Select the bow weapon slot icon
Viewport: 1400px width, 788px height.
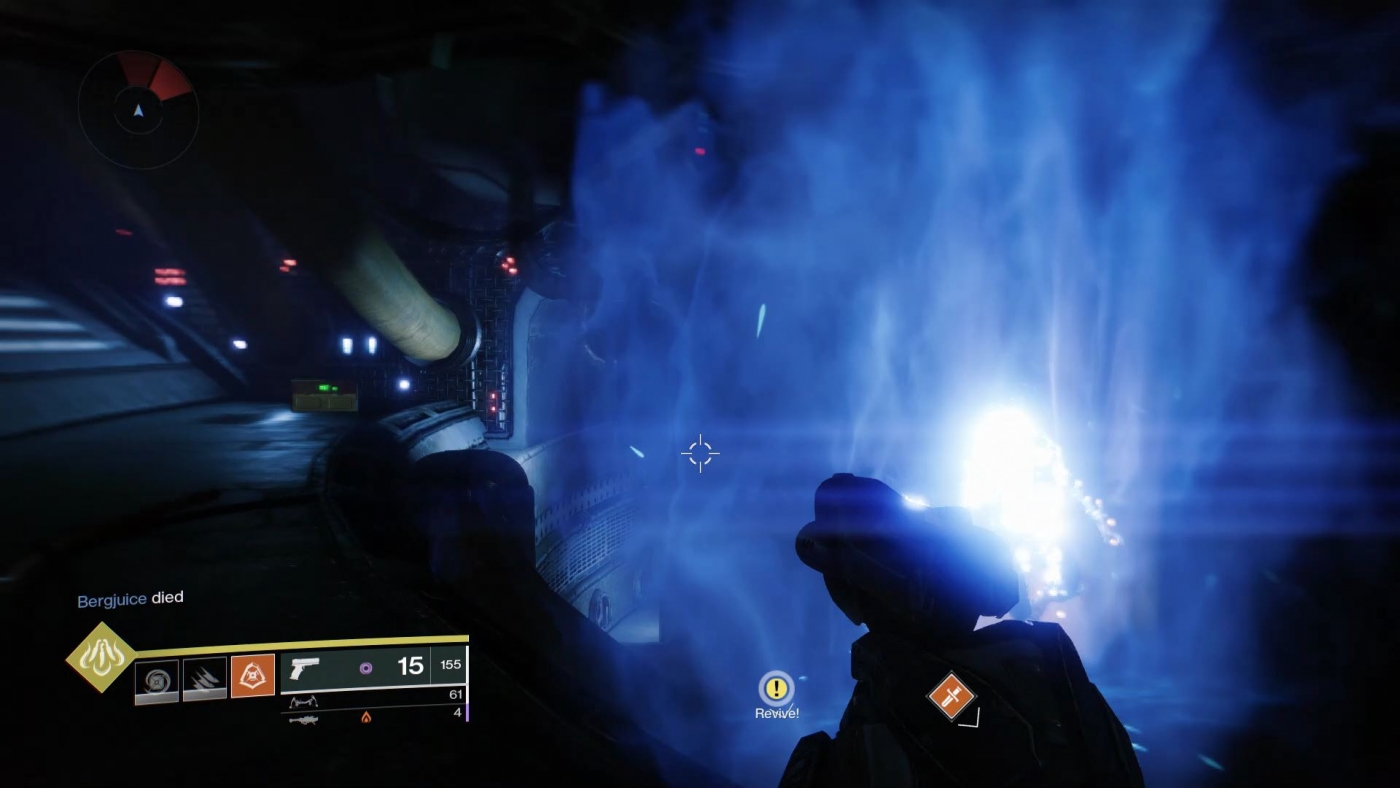pyautogui.click(x=305, y=702)
